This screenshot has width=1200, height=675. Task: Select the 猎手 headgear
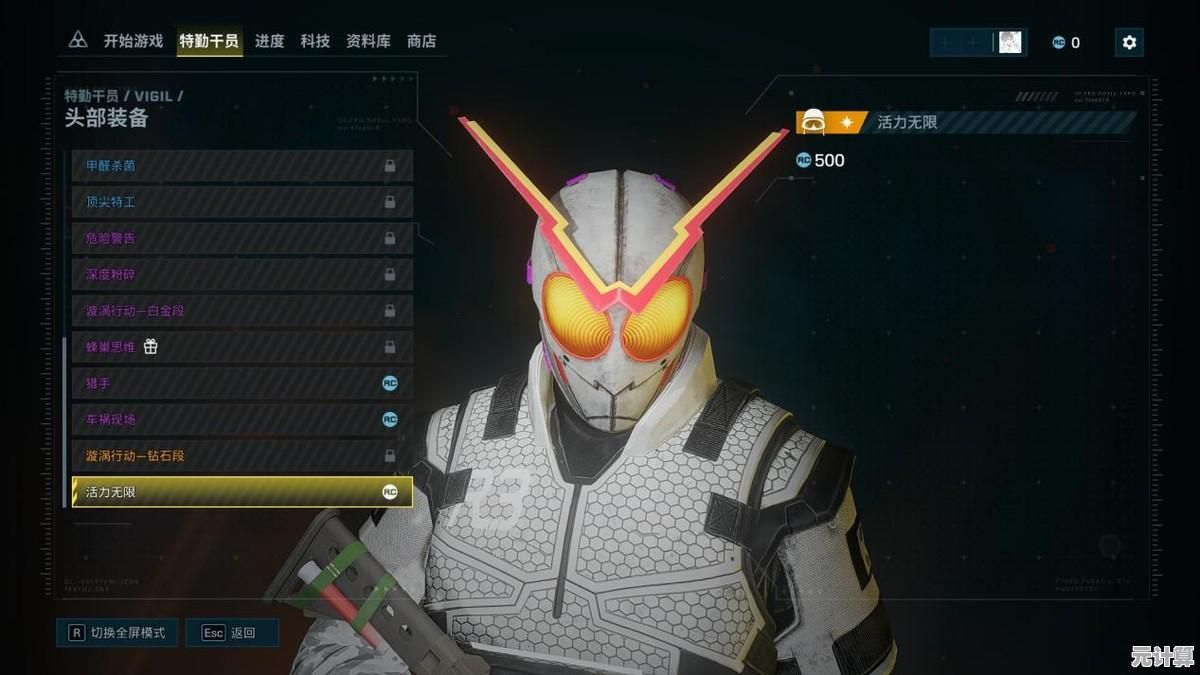(242, 383)
